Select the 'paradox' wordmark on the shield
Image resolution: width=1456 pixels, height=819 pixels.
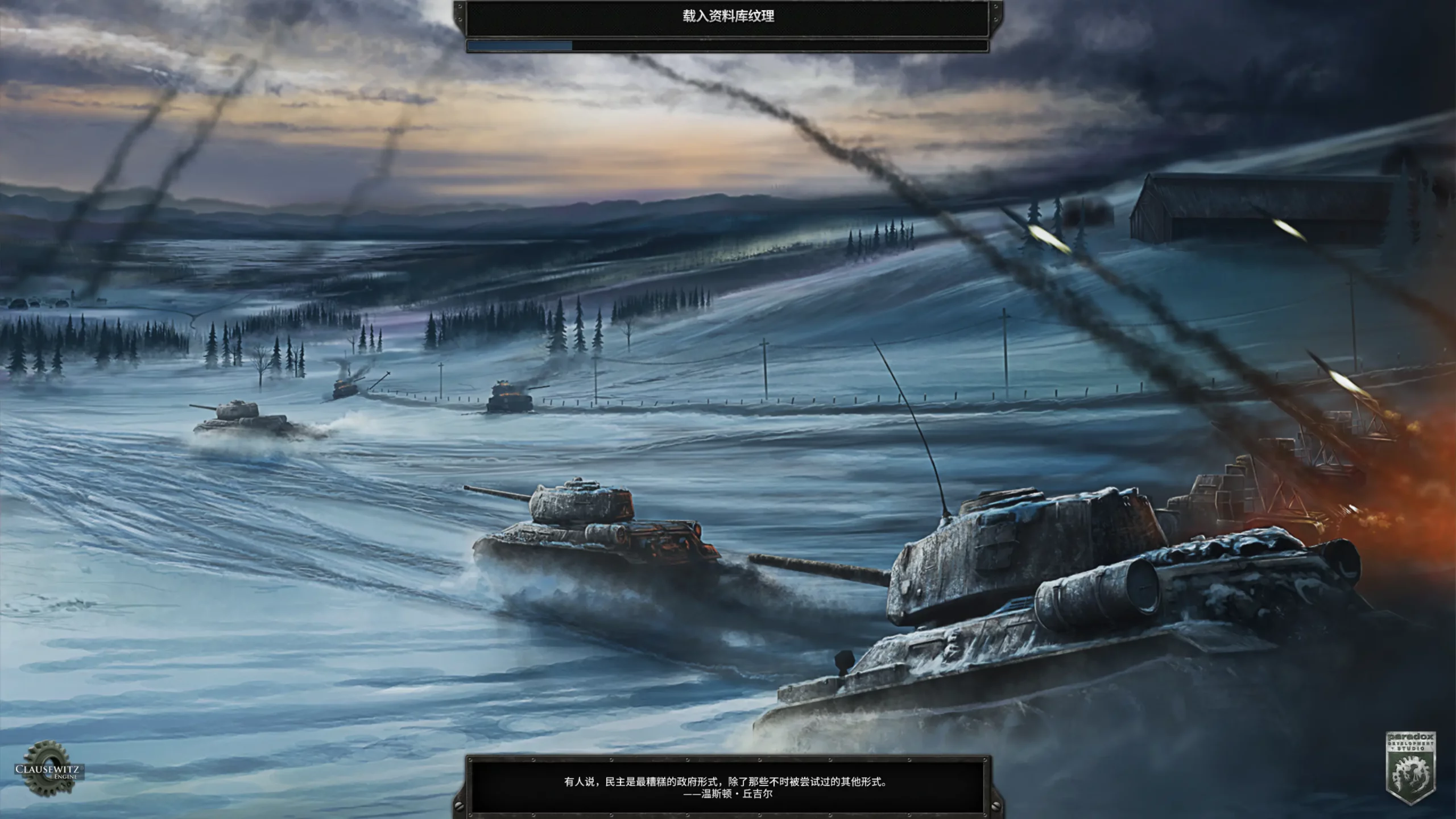pyautogui.click(x=1410, y=737)
